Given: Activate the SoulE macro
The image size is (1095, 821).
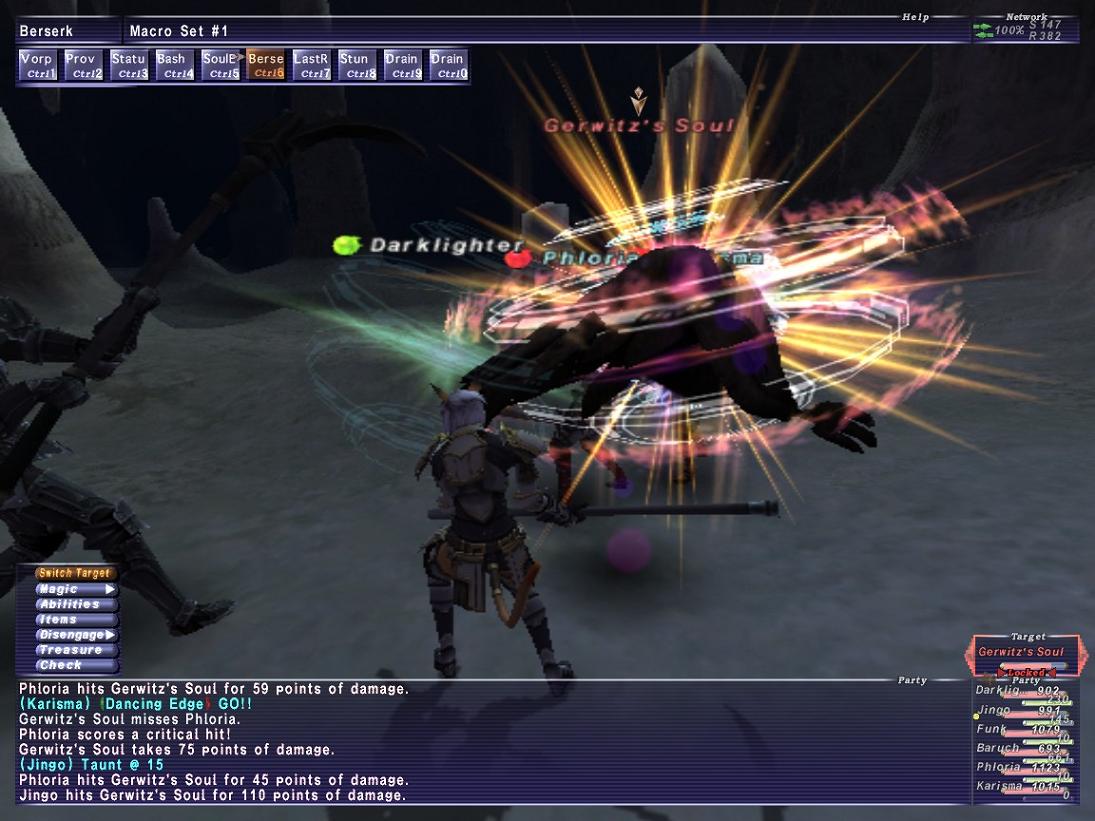Looking at the screenshot, I should coord(220,66).
